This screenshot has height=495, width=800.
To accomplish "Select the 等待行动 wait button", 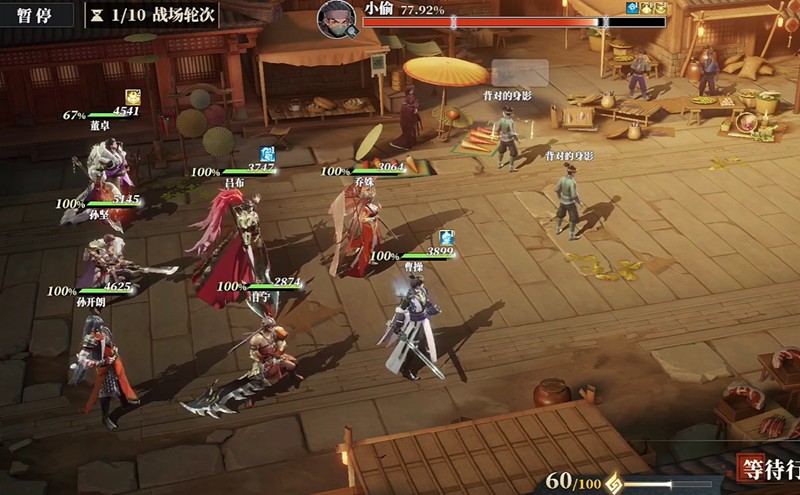I will tap(768, 468).
